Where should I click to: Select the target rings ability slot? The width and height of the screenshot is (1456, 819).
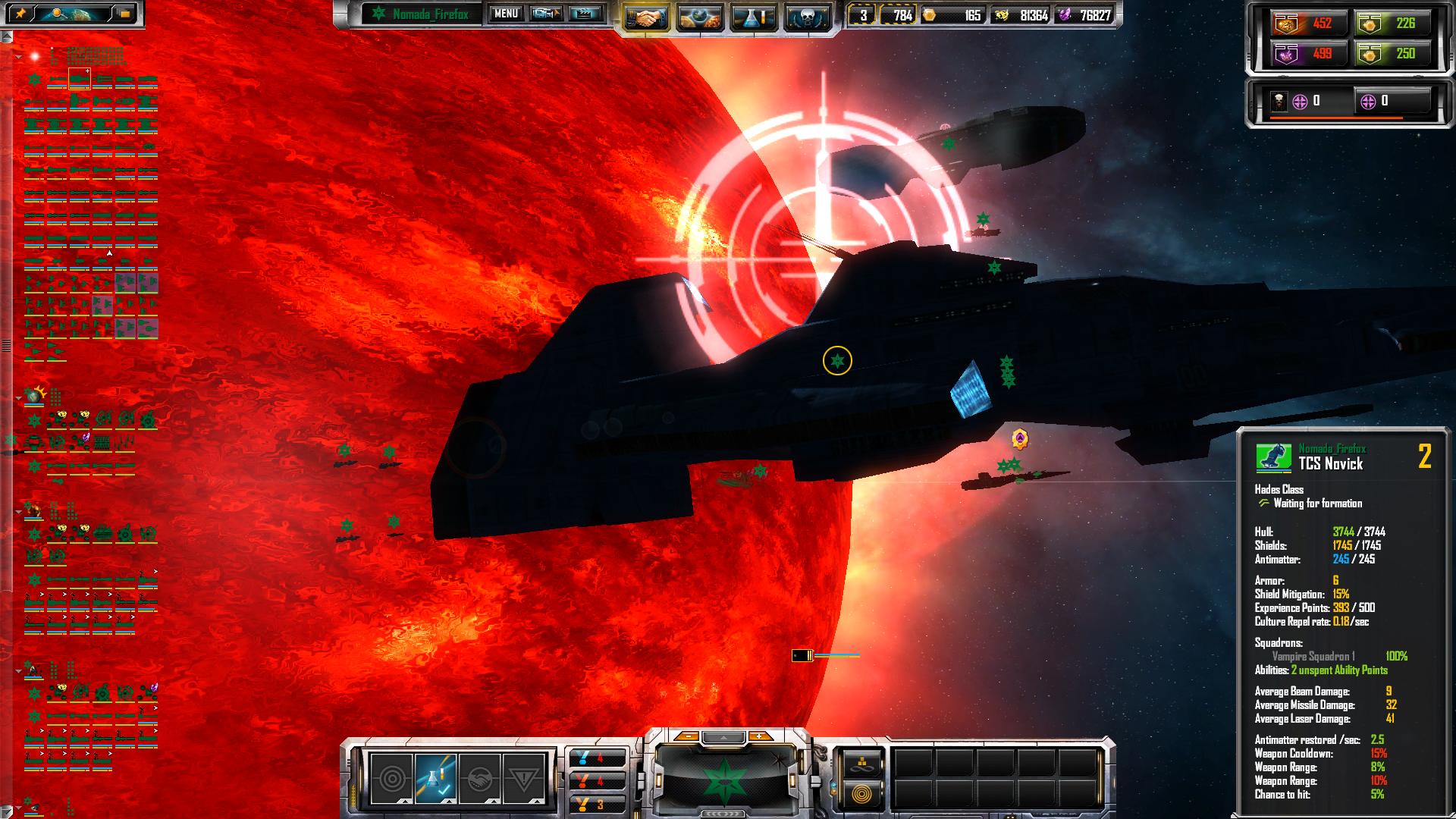click(392, 778)
